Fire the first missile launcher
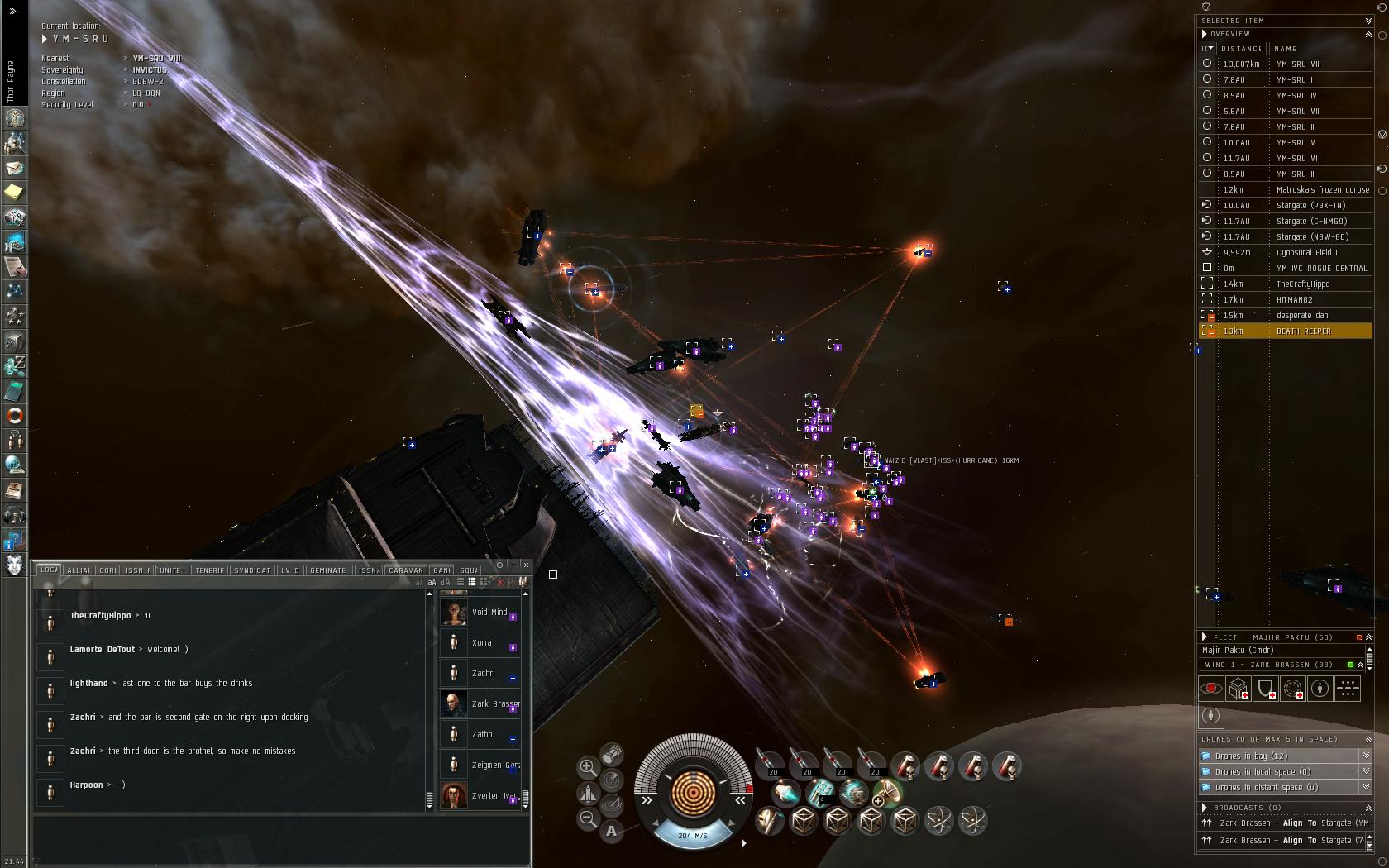 click(770, 765)
